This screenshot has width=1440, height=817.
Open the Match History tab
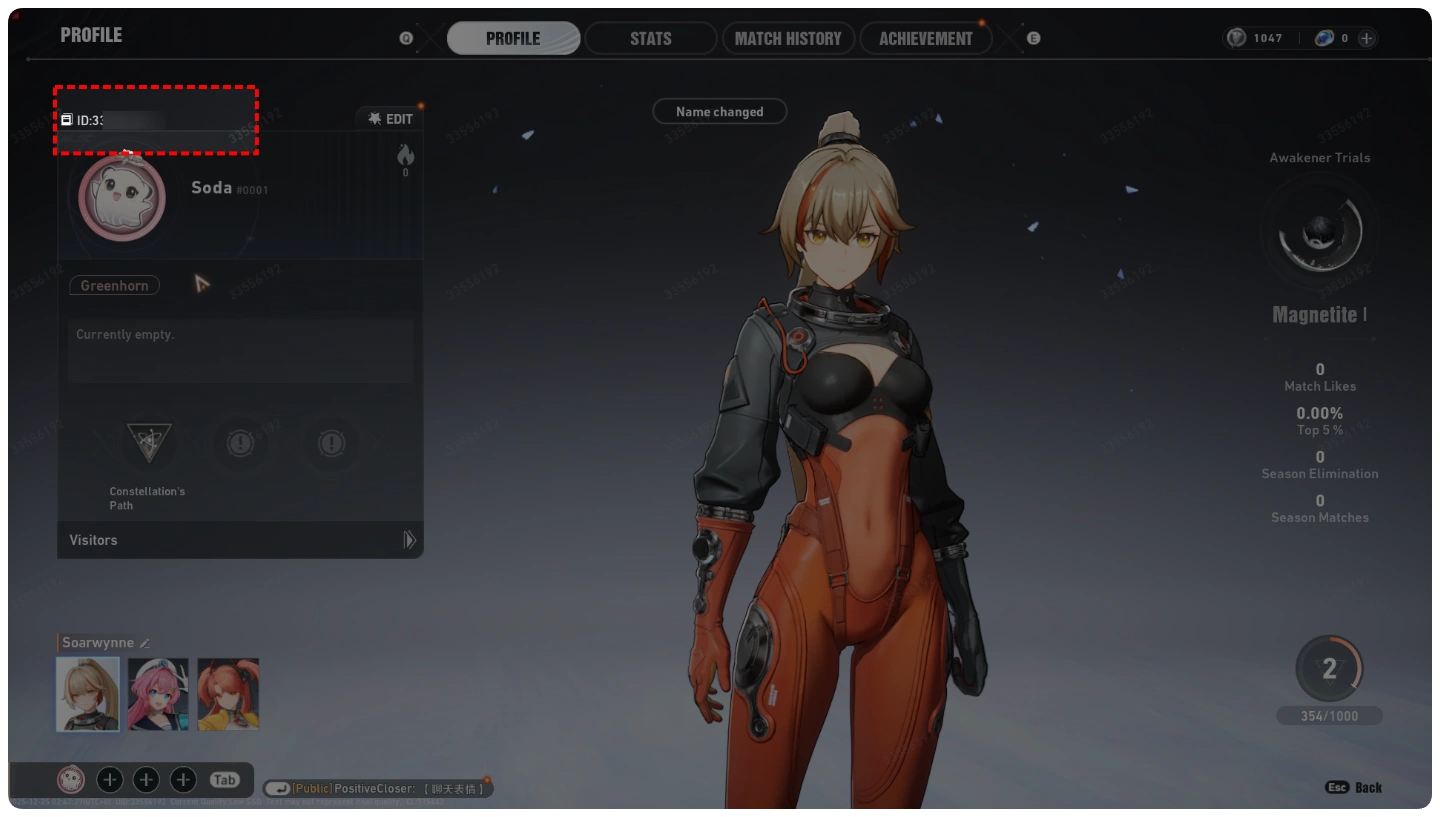click(788, 39)
